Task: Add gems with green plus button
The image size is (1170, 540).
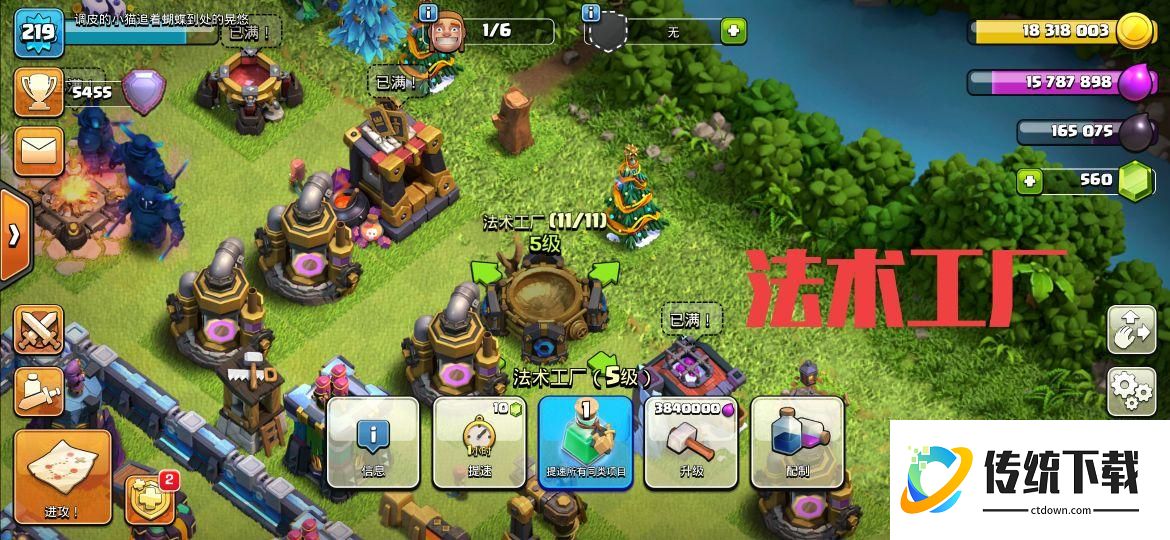Action: (x=1029, y=182)
